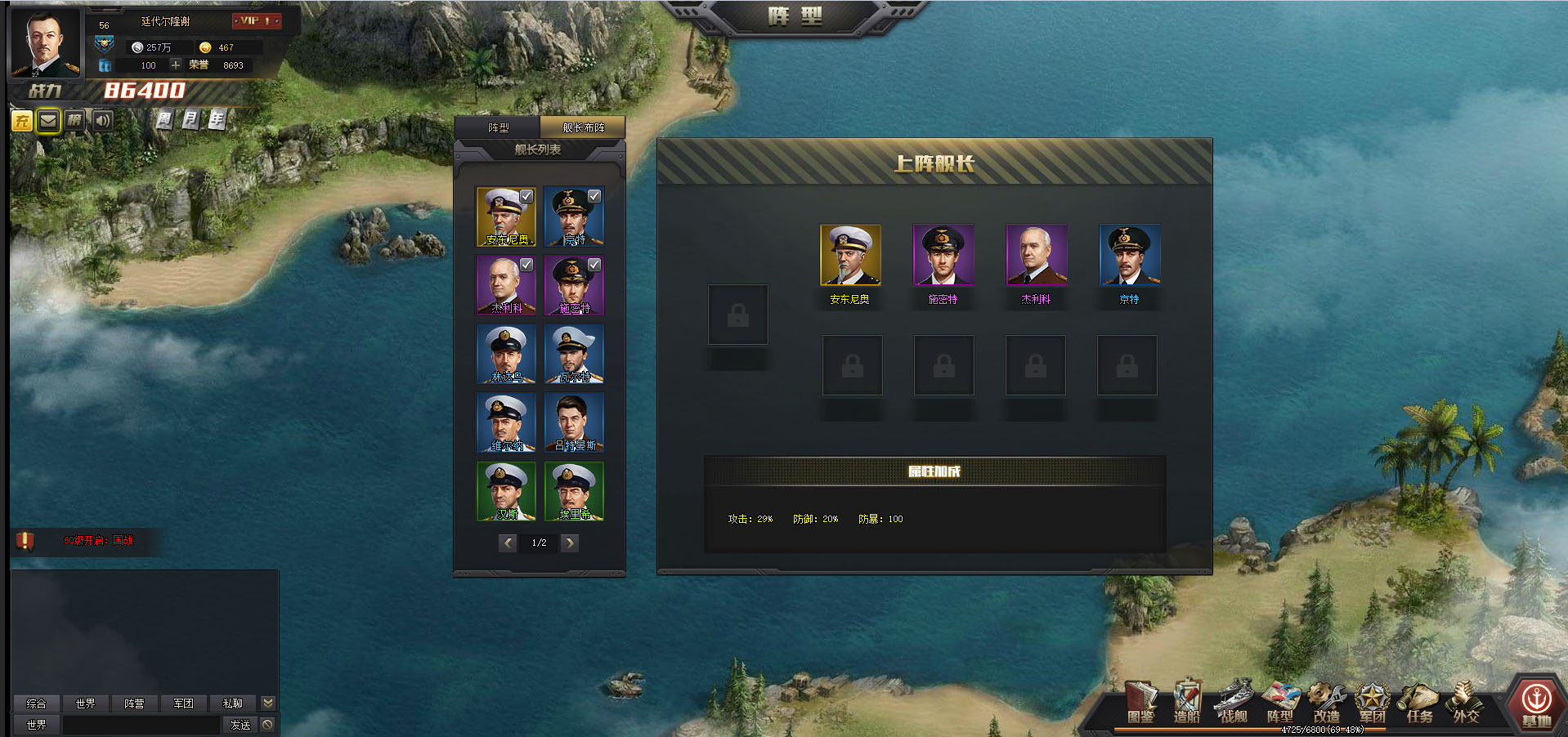This screenshot has width=1568, height=737.
Task: Open the 充 recharge button
Action: pyautogui.click(x=22, y=121)
